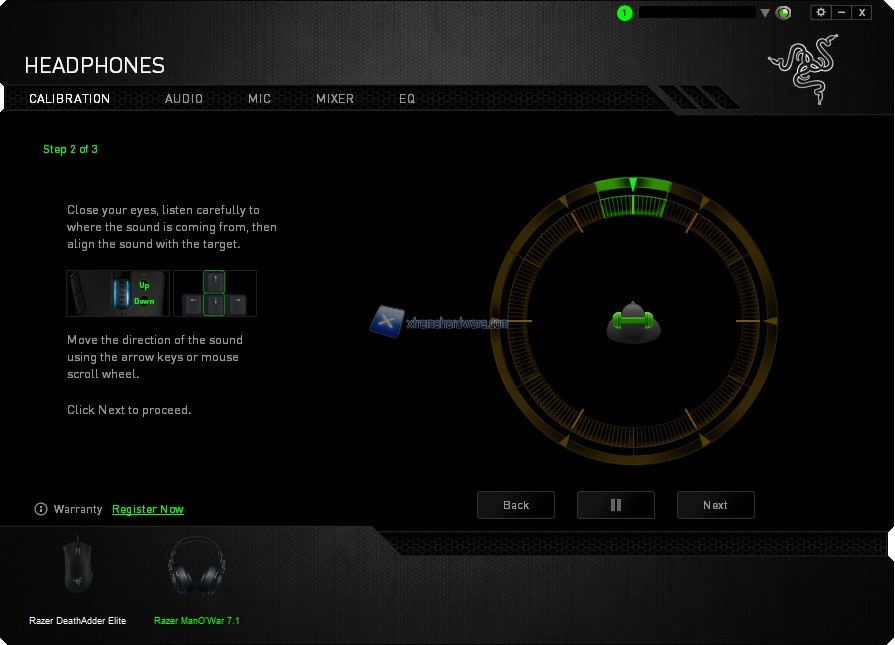Open the gear settings menu
Image resolution: width=895 pixels, height=645 pixels.
(x=821, y=12)
